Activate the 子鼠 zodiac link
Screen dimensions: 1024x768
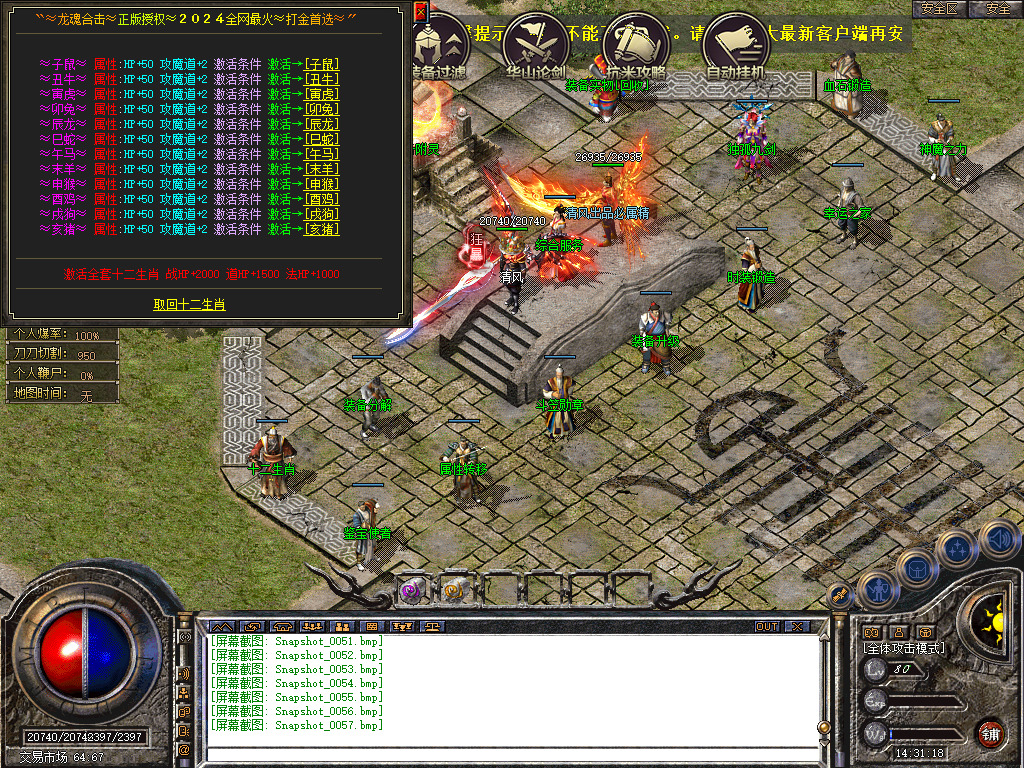321,64
